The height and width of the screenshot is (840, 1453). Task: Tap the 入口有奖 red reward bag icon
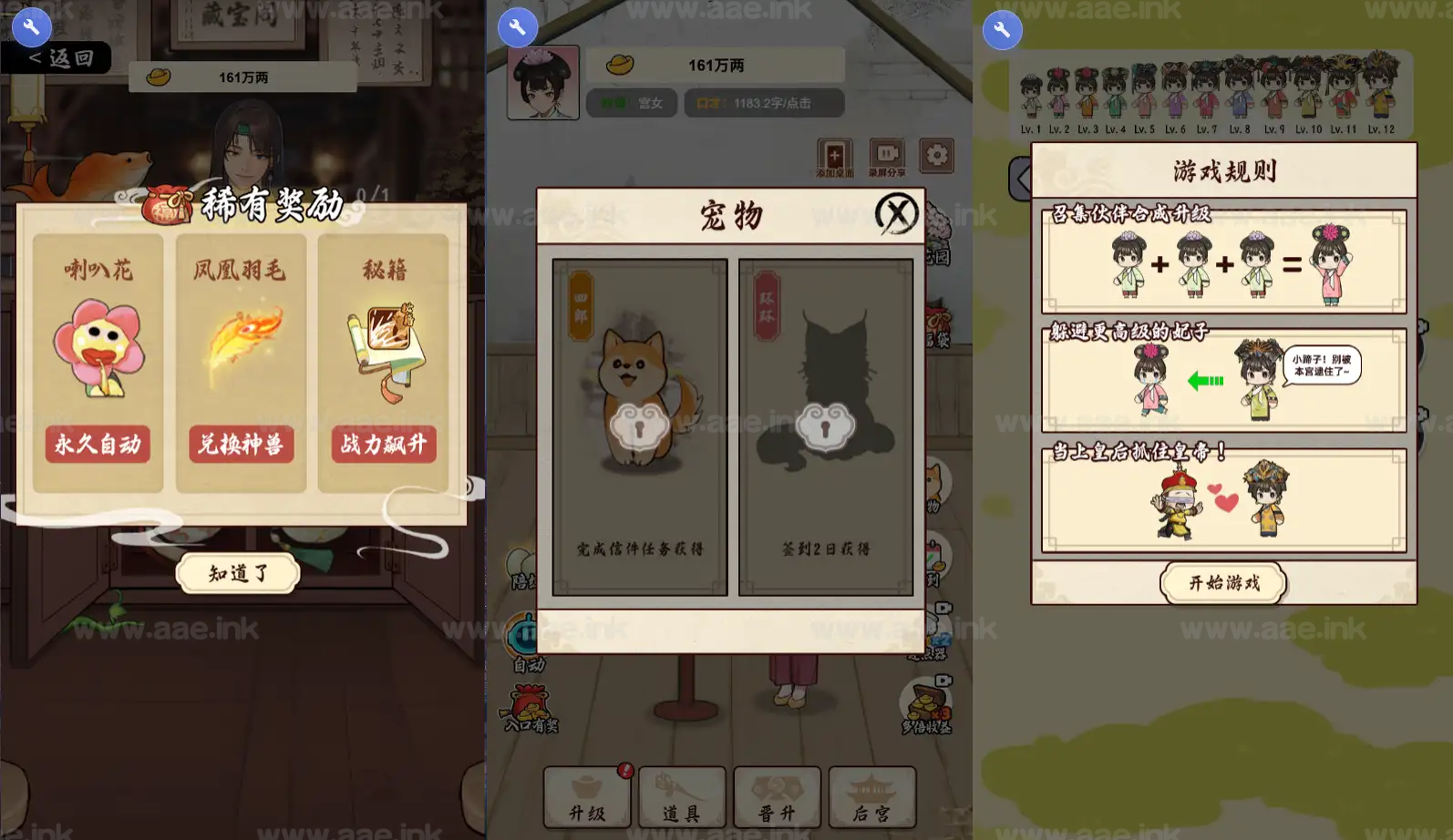pos(526,703)
